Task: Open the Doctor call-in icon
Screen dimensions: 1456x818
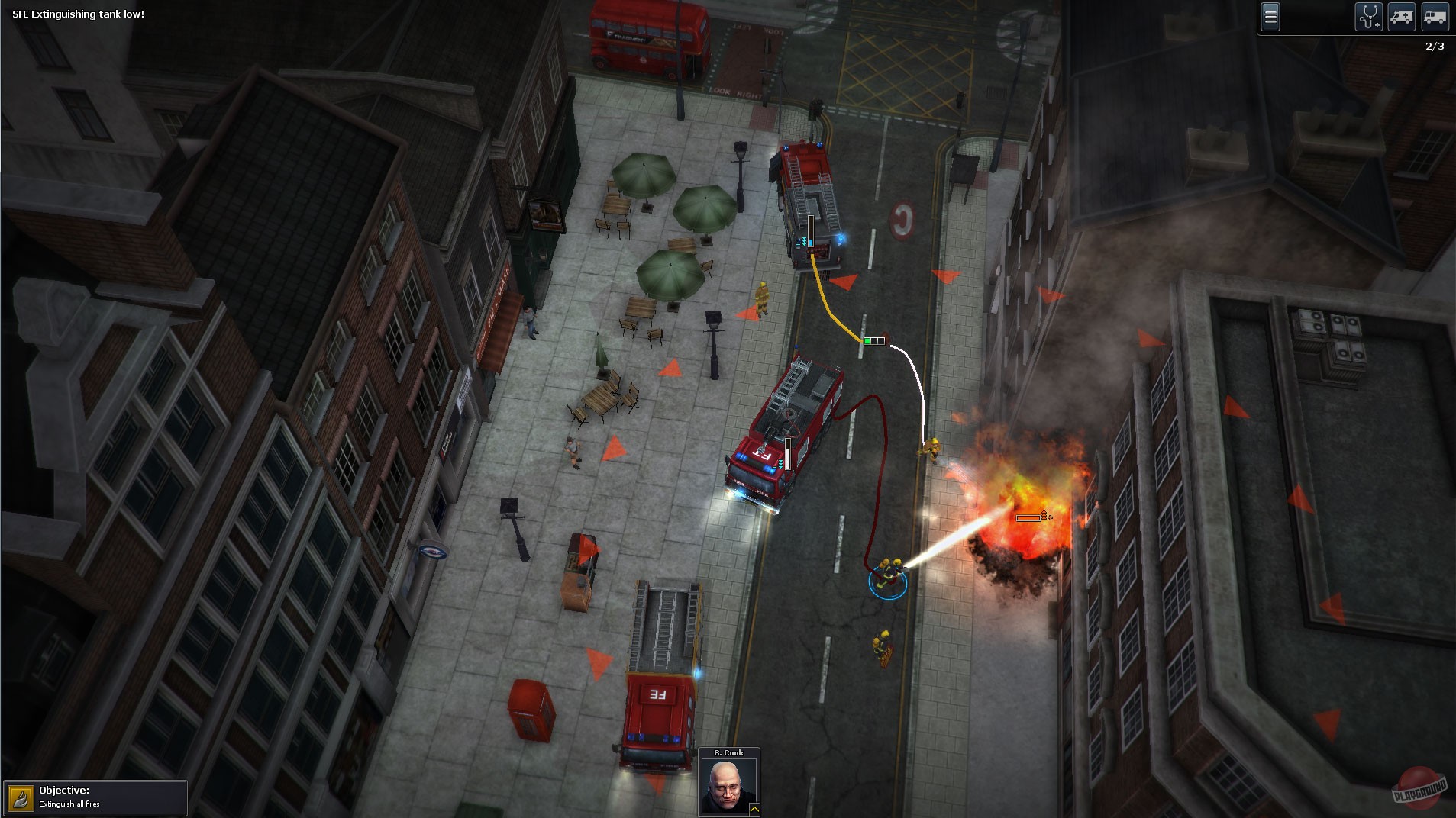Action: 1369,16
